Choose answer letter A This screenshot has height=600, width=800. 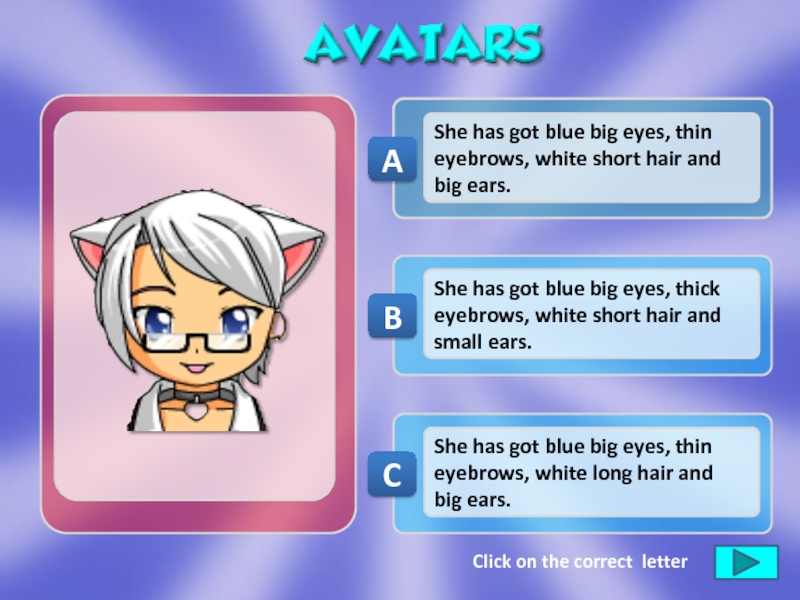click(x=393, y=161)
